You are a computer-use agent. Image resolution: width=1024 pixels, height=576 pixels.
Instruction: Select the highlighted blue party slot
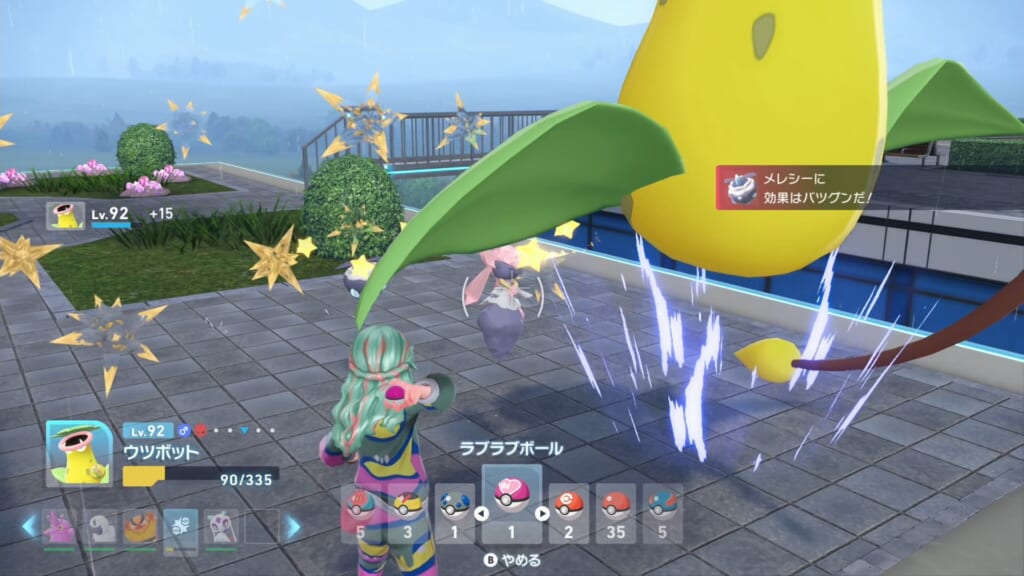click(x=181, y=526)
